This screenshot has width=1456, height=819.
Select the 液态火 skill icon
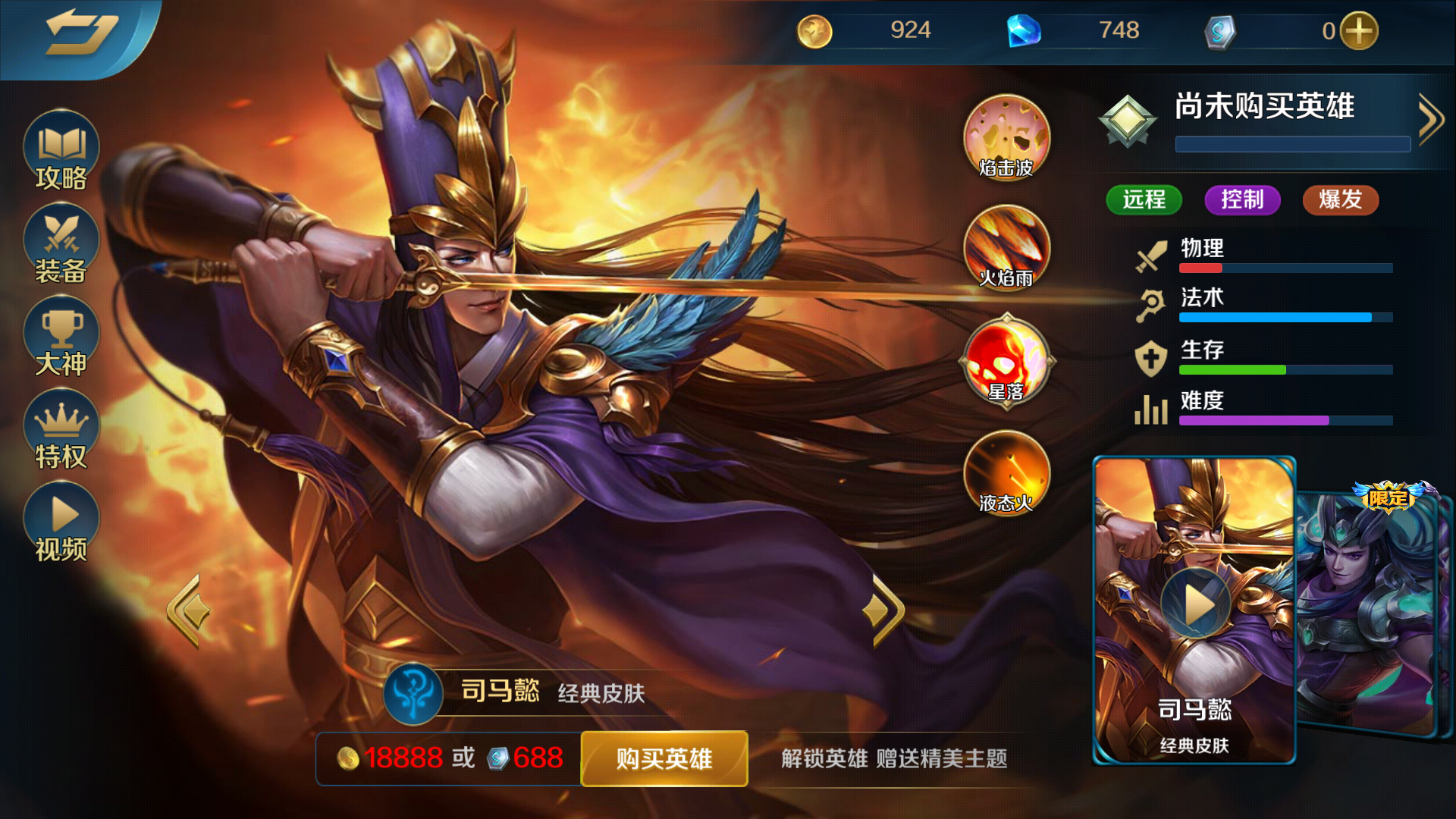tap(1006, 475)
